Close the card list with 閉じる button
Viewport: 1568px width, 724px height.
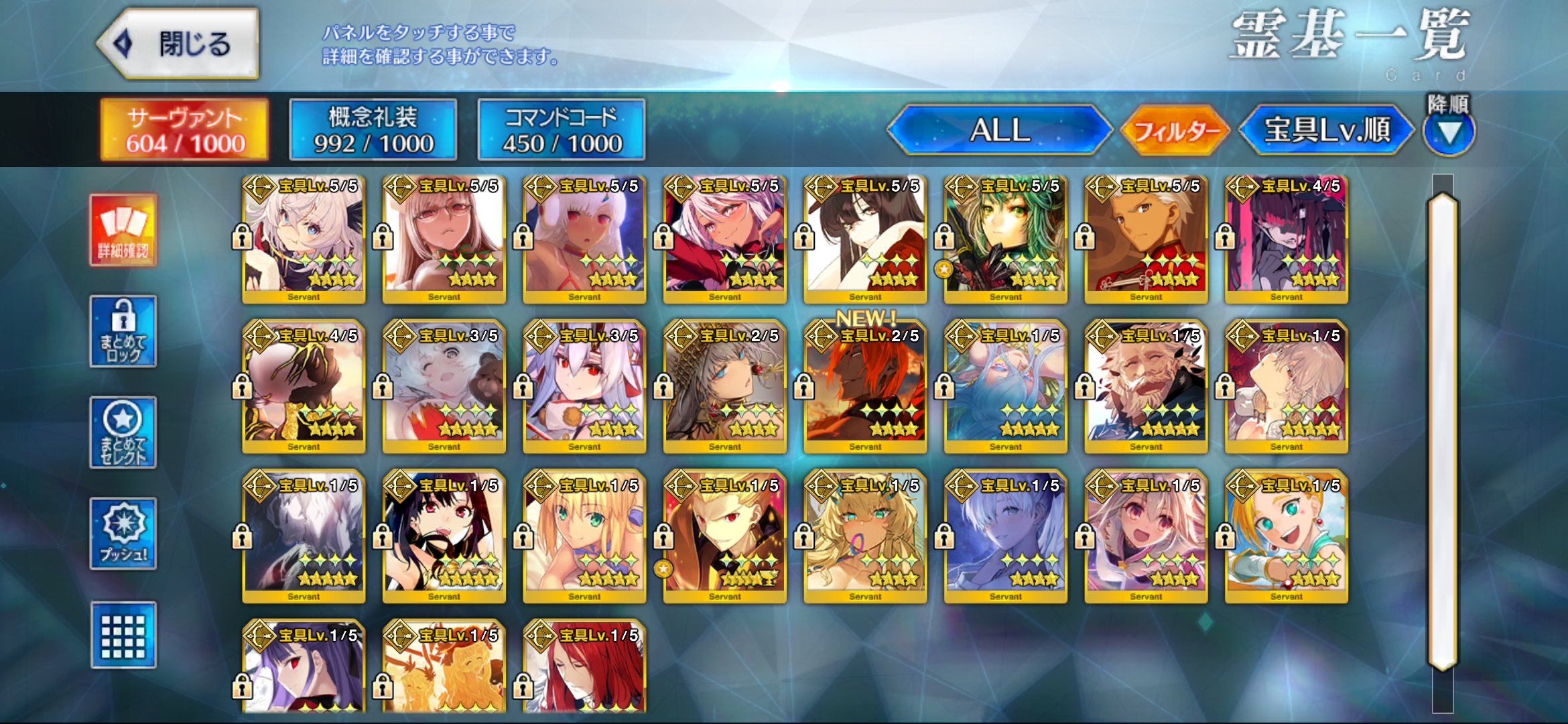(178, 44)
